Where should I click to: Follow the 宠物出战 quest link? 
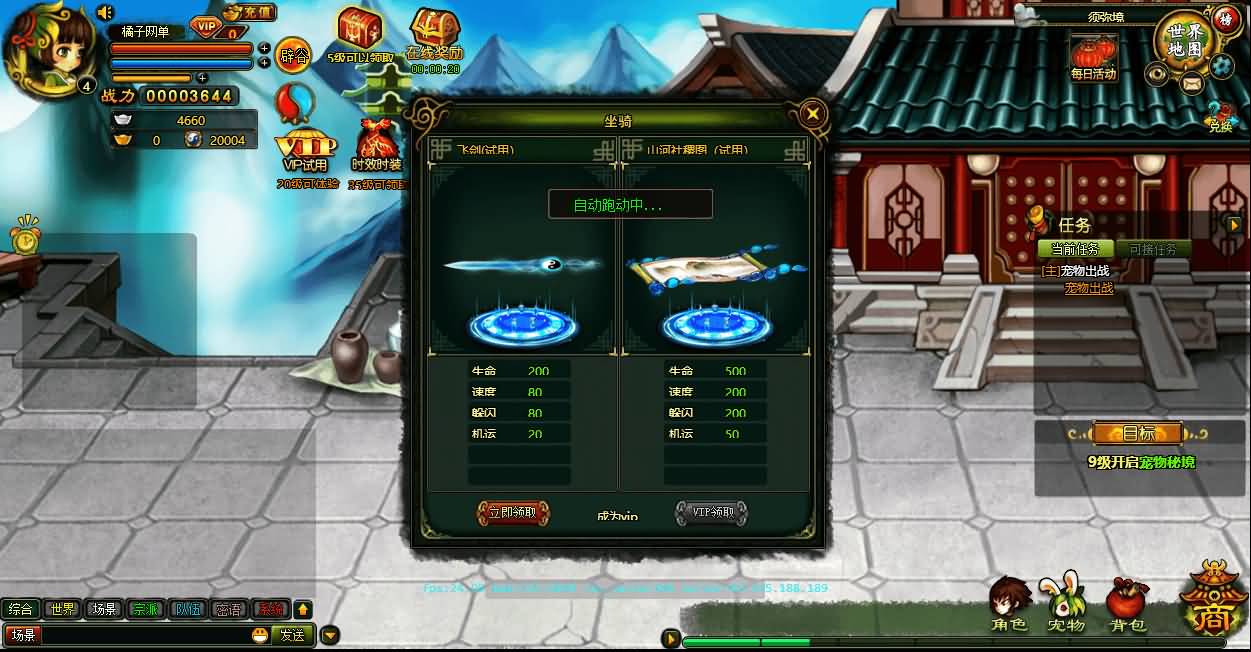(1088, 288)
